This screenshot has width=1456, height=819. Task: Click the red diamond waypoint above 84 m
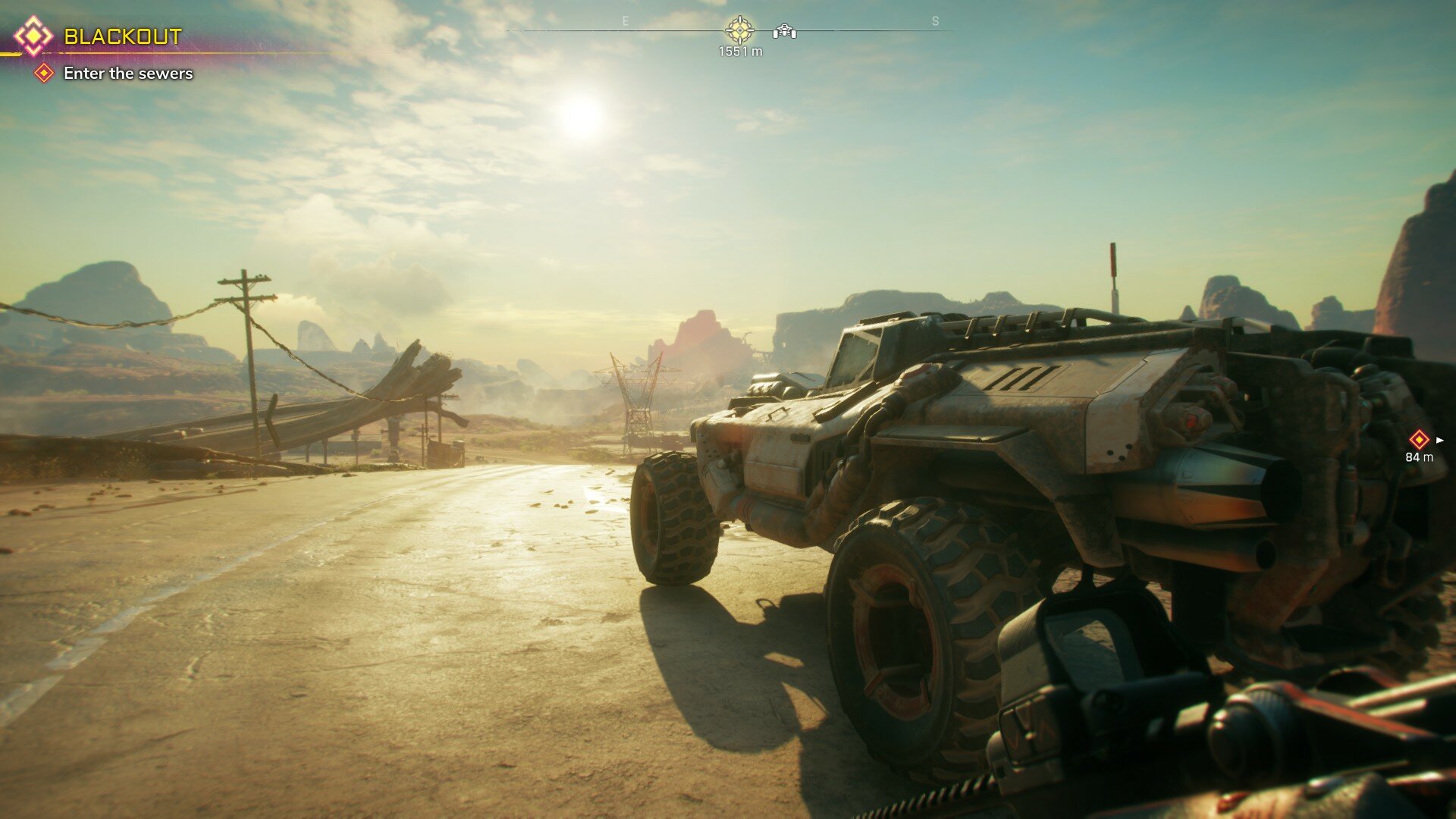pyautogui.click(x=1418, y=439)
